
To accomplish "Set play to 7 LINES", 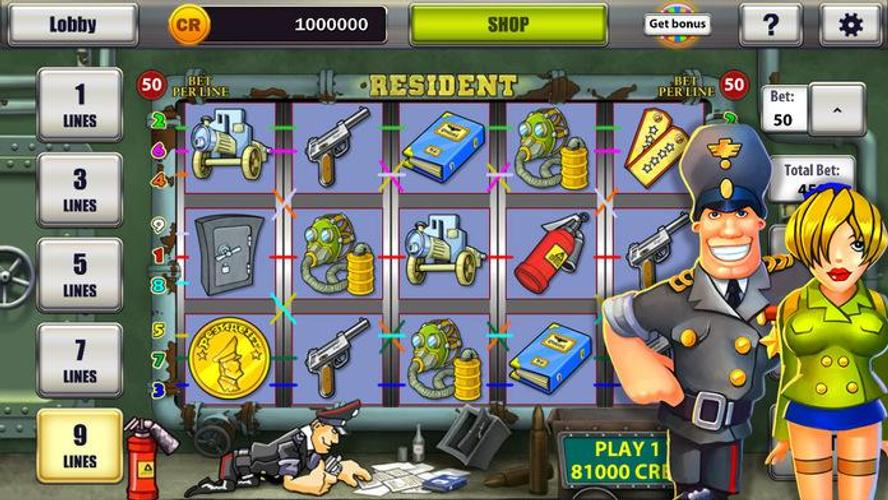I will pos(80,360).
